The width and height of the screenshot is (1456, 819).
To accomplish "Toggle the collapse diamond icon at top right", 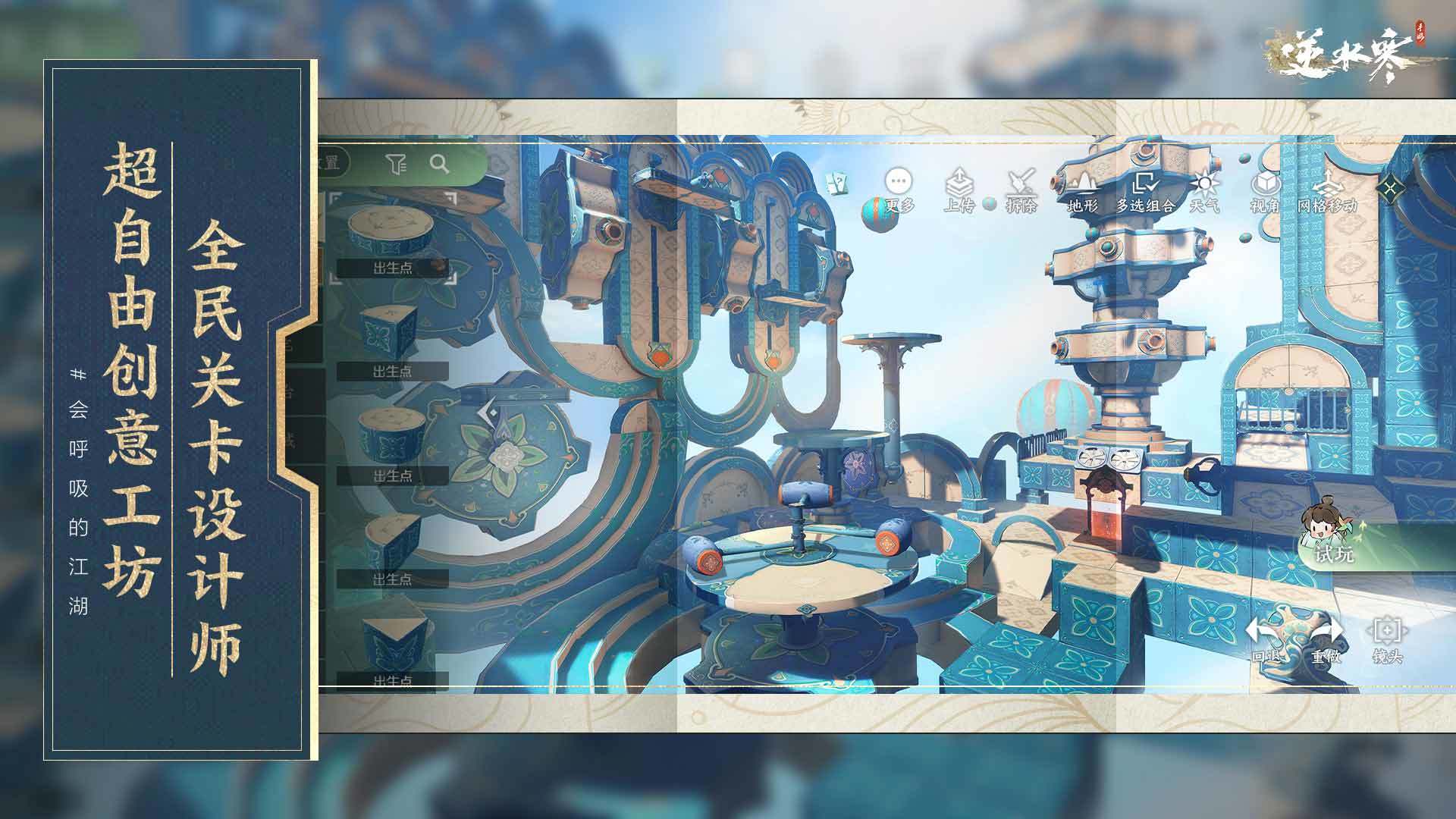I will click(1390, 187).
